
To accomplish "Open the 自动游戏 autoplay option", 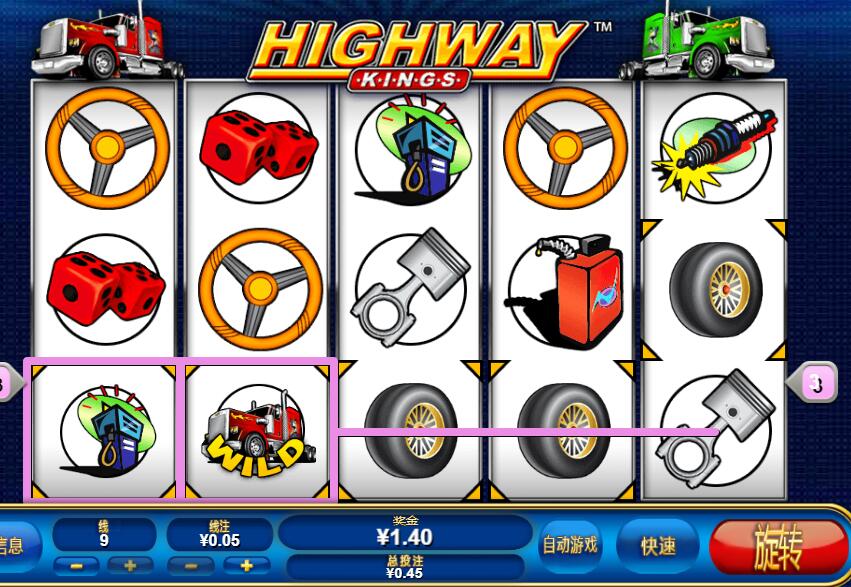I will pos(569,545).
